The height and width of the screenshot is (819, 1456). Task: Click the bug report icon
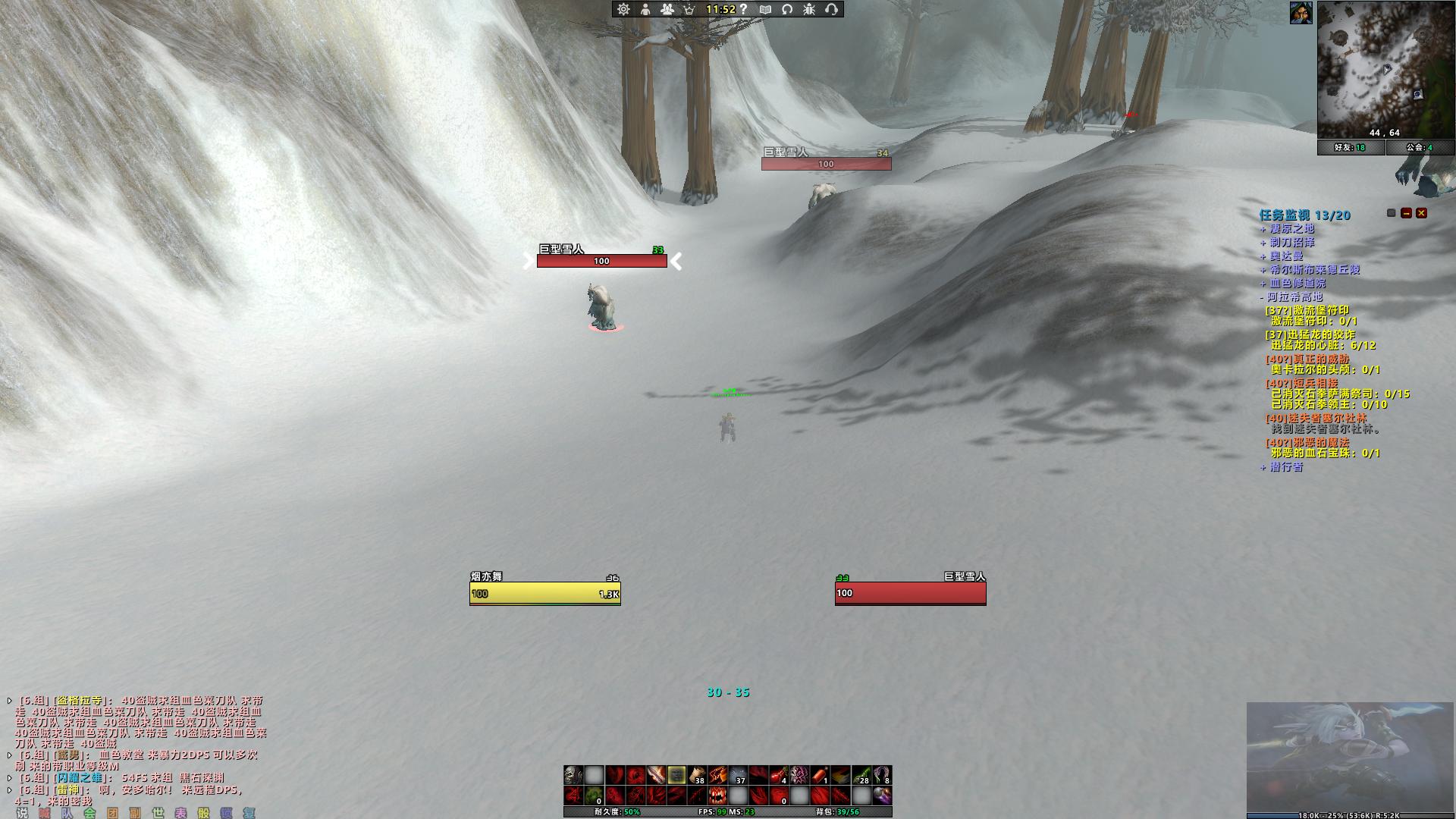click(x=809, y=9)
